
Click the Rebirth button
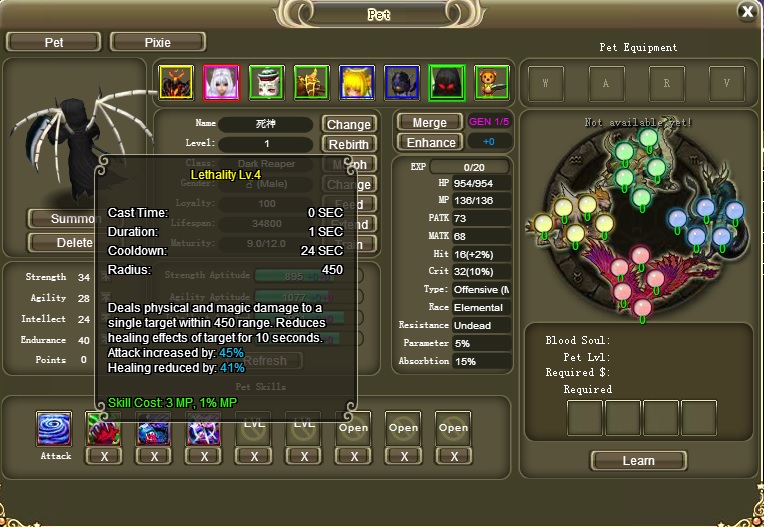(x=349, y=144)
